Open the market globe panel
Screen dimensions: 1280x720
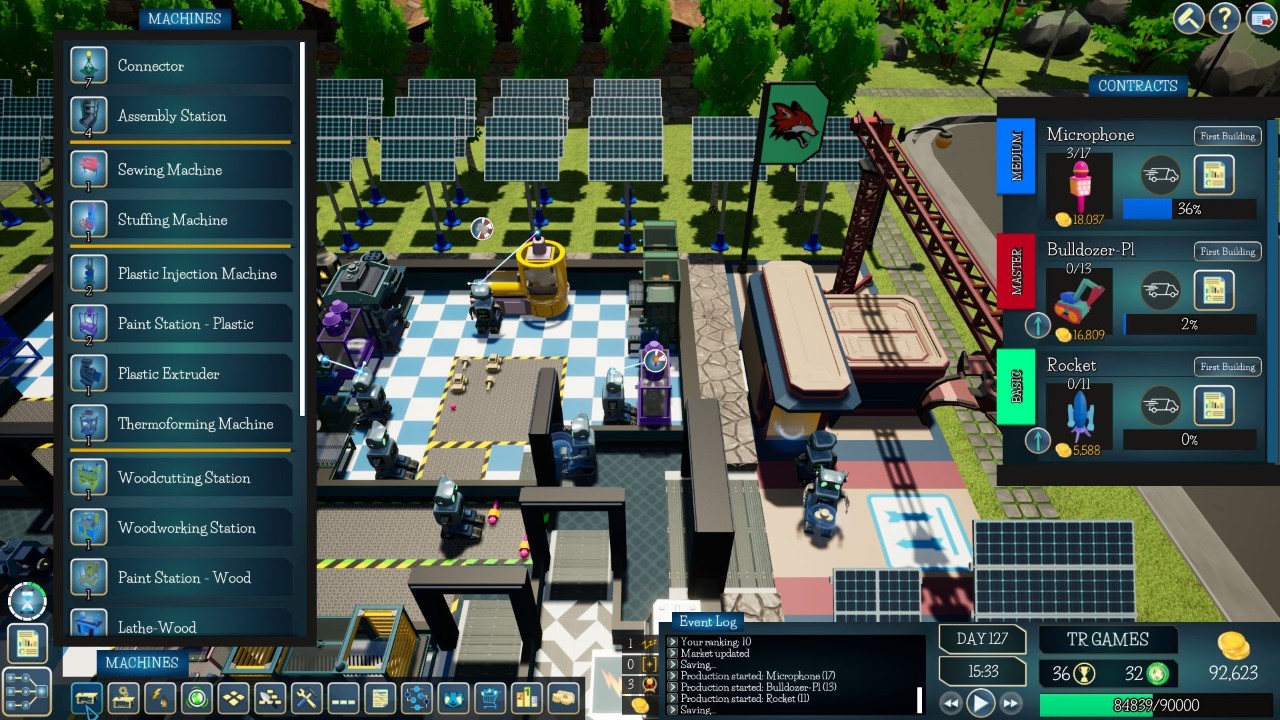pyautogui.click(x=196, y=698)
